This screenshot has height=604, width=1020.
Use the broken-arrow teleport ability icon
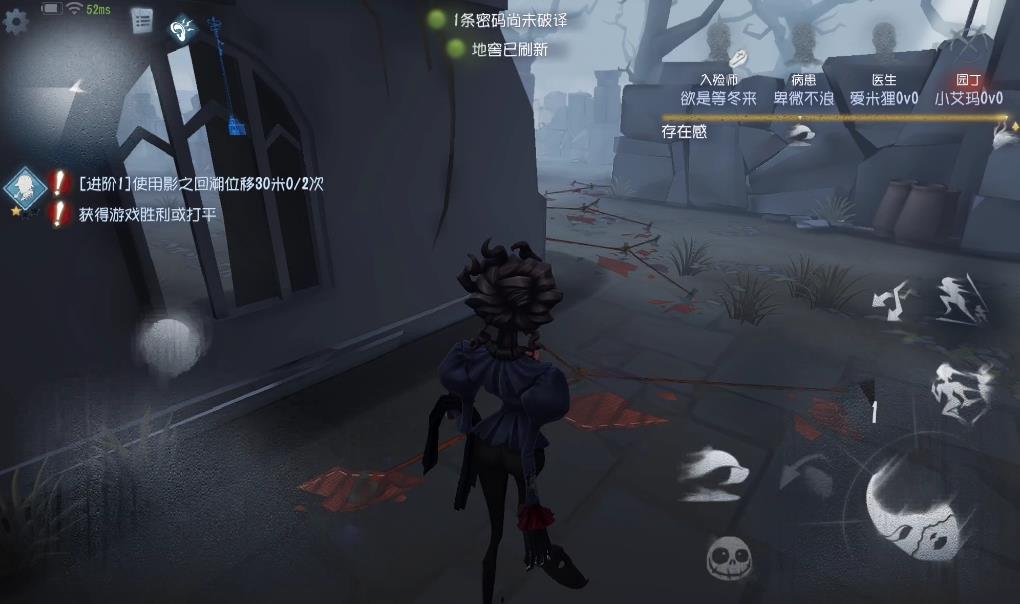(x=893, y=298)
